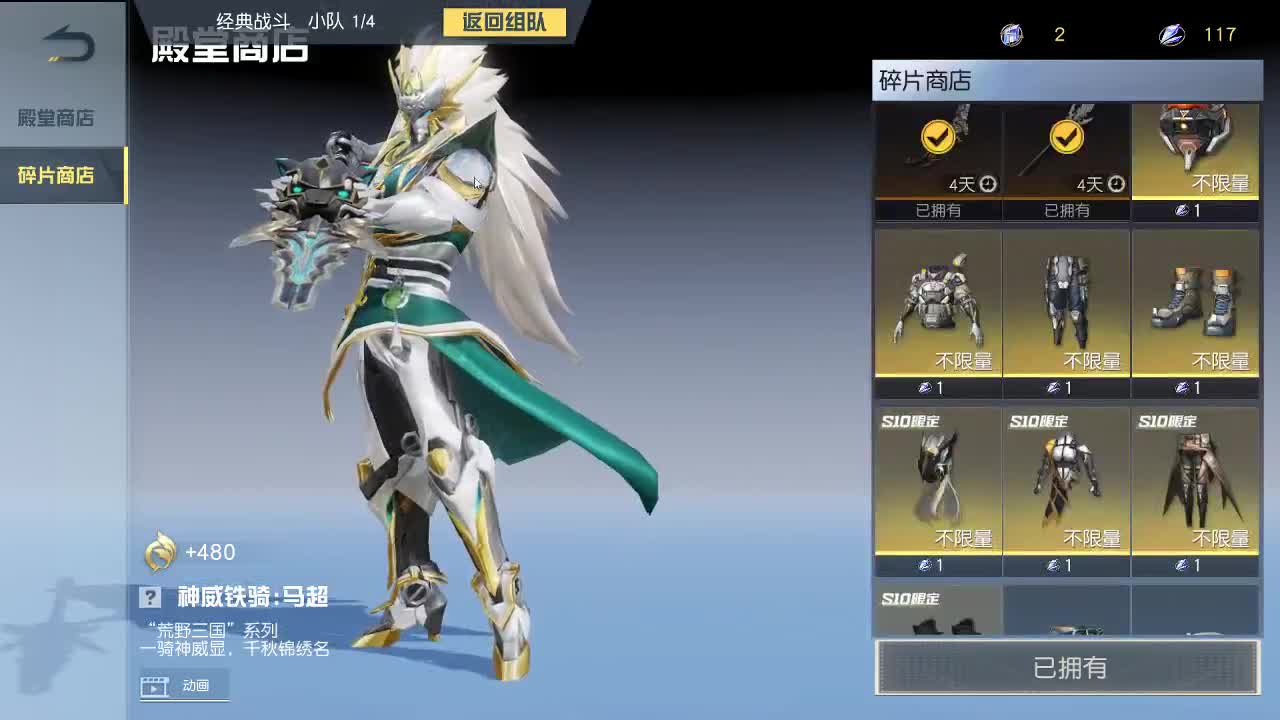The height and width of the screenshot is (720, 1280).
Task: Play the 动画 animation preview
Action: click(184, 687)
